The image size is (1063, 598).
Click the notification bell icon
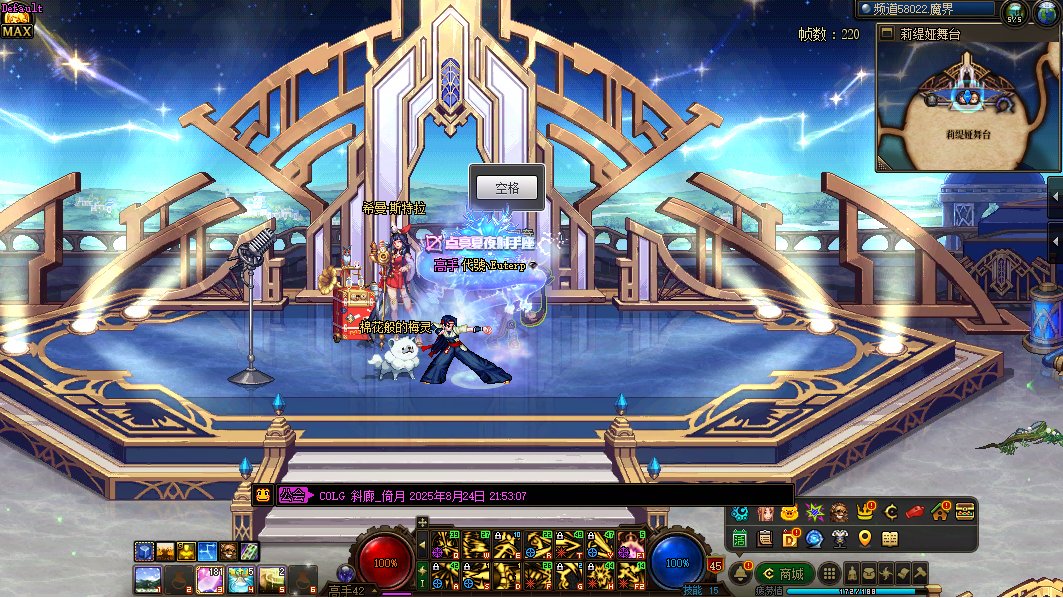pos(739,574)
